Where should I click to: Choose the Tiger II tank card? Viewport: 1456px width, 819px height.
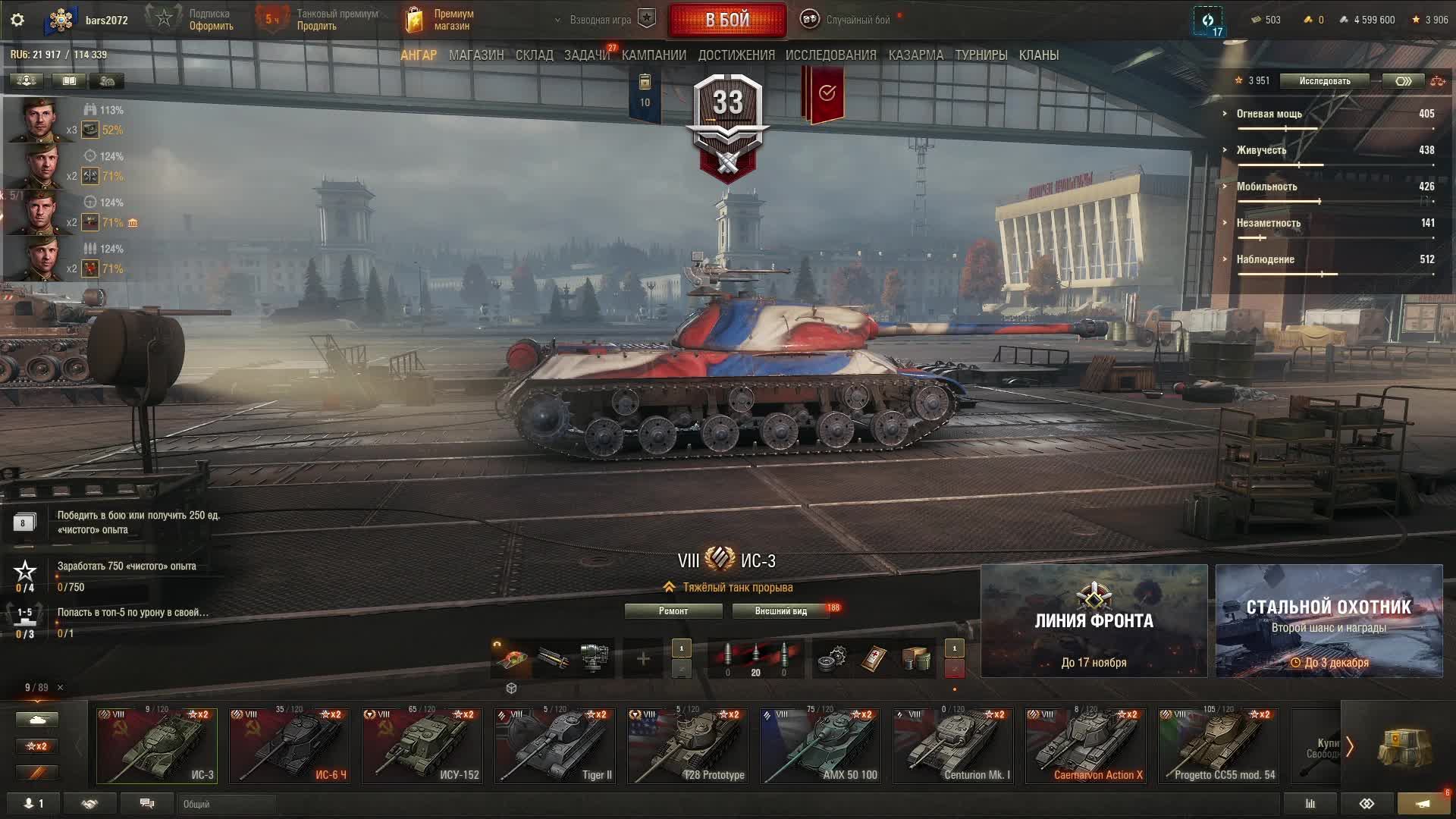pos(555,745)
